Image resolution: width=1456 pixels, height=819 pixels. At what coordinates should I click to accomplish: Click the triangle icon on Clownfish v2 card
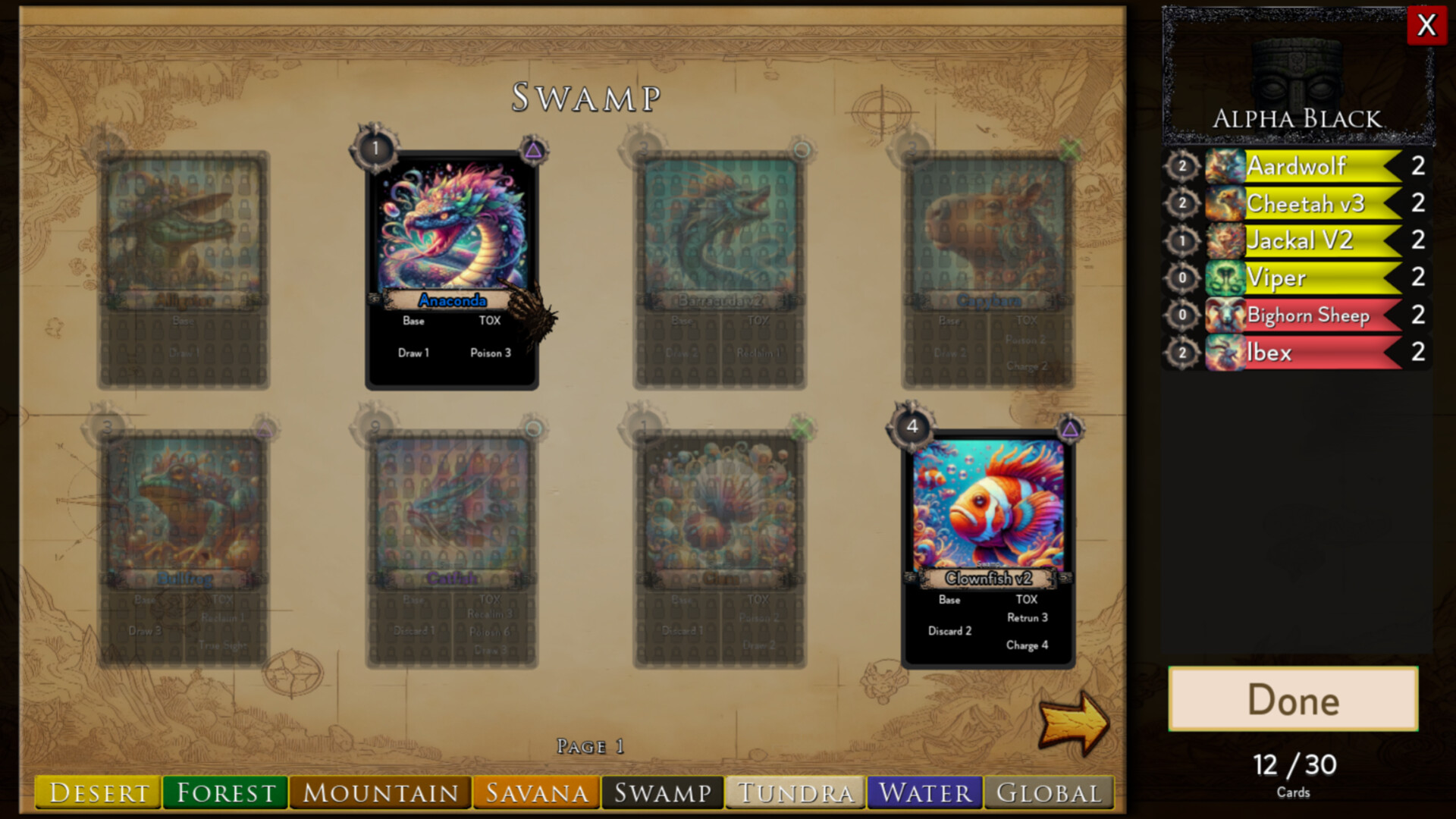coord(1070,429)
